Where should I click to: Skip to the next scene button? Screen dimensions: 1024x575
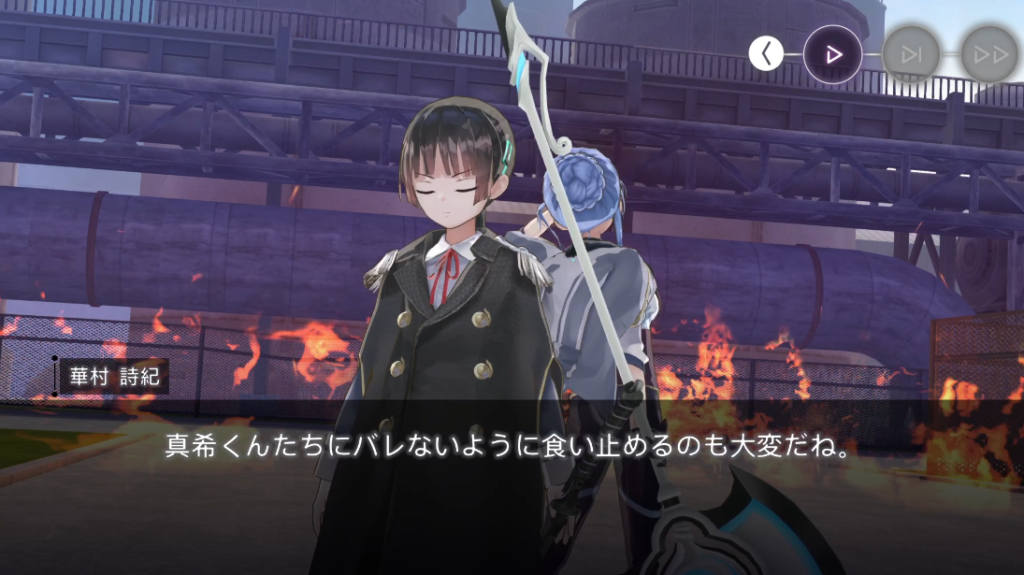[x=911, y=54]
